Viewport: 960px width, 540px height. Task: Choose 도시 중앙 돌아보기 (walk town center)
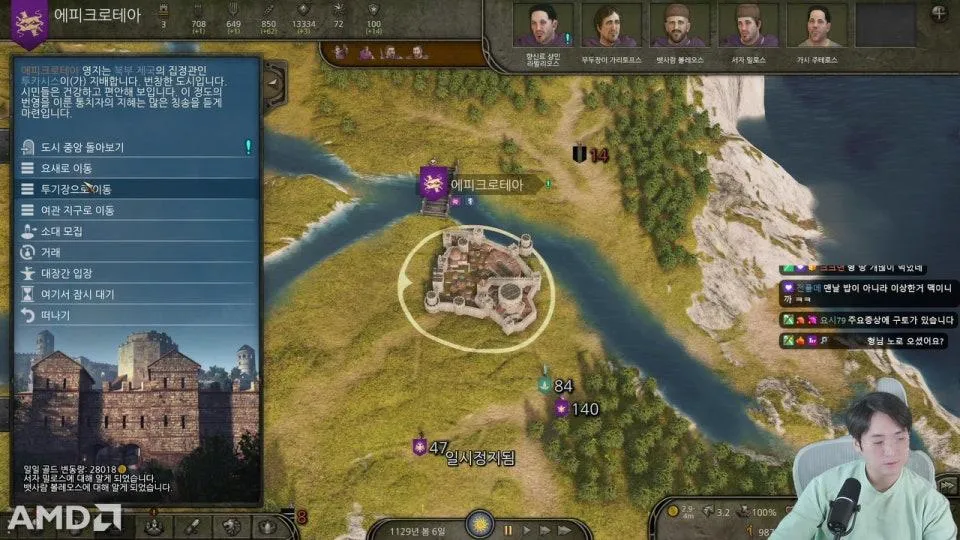tap(80, 147)
